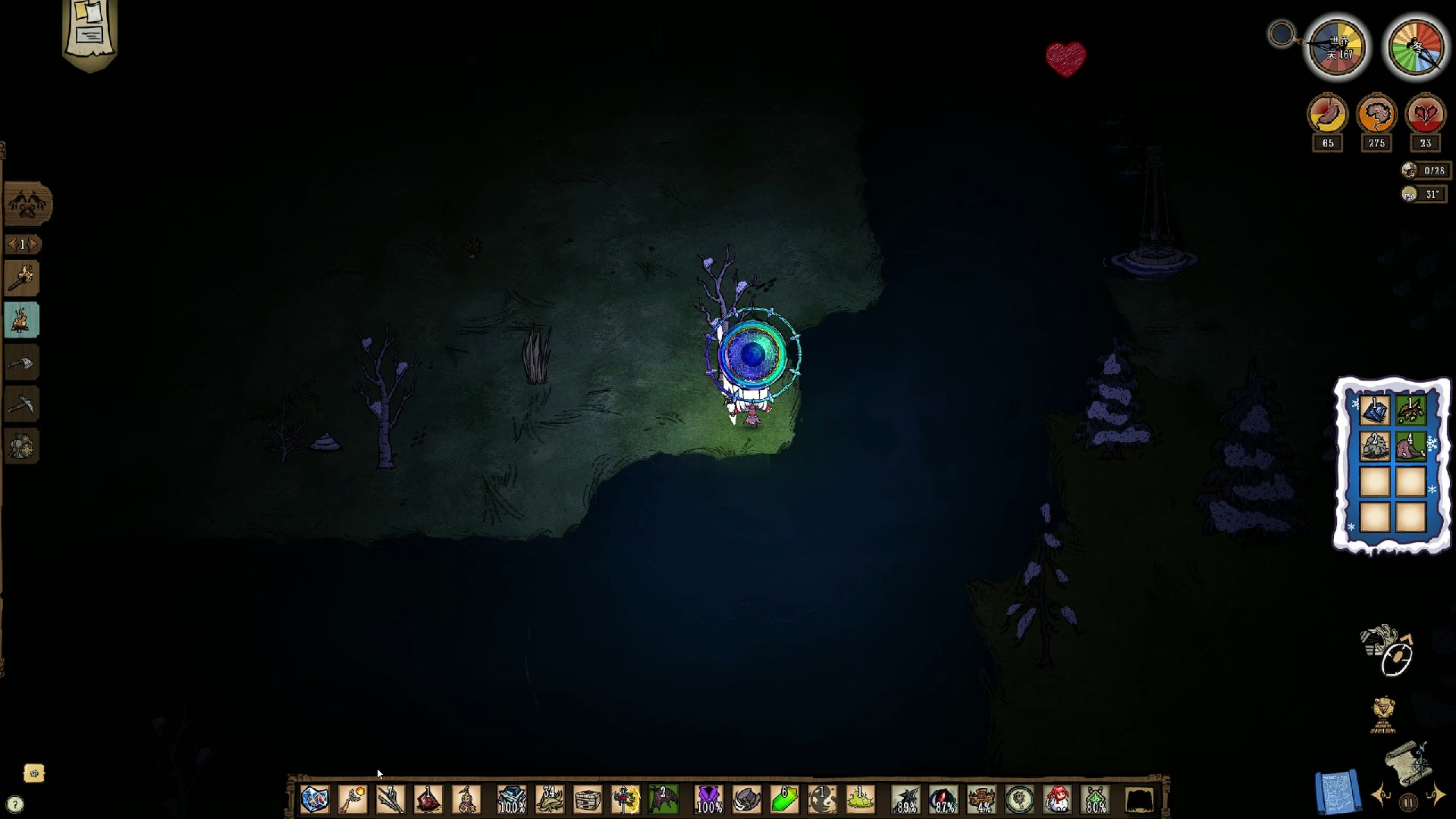Select the green gem inventory slot
The image size is (1456, 819).
click(x=785, y=799)
